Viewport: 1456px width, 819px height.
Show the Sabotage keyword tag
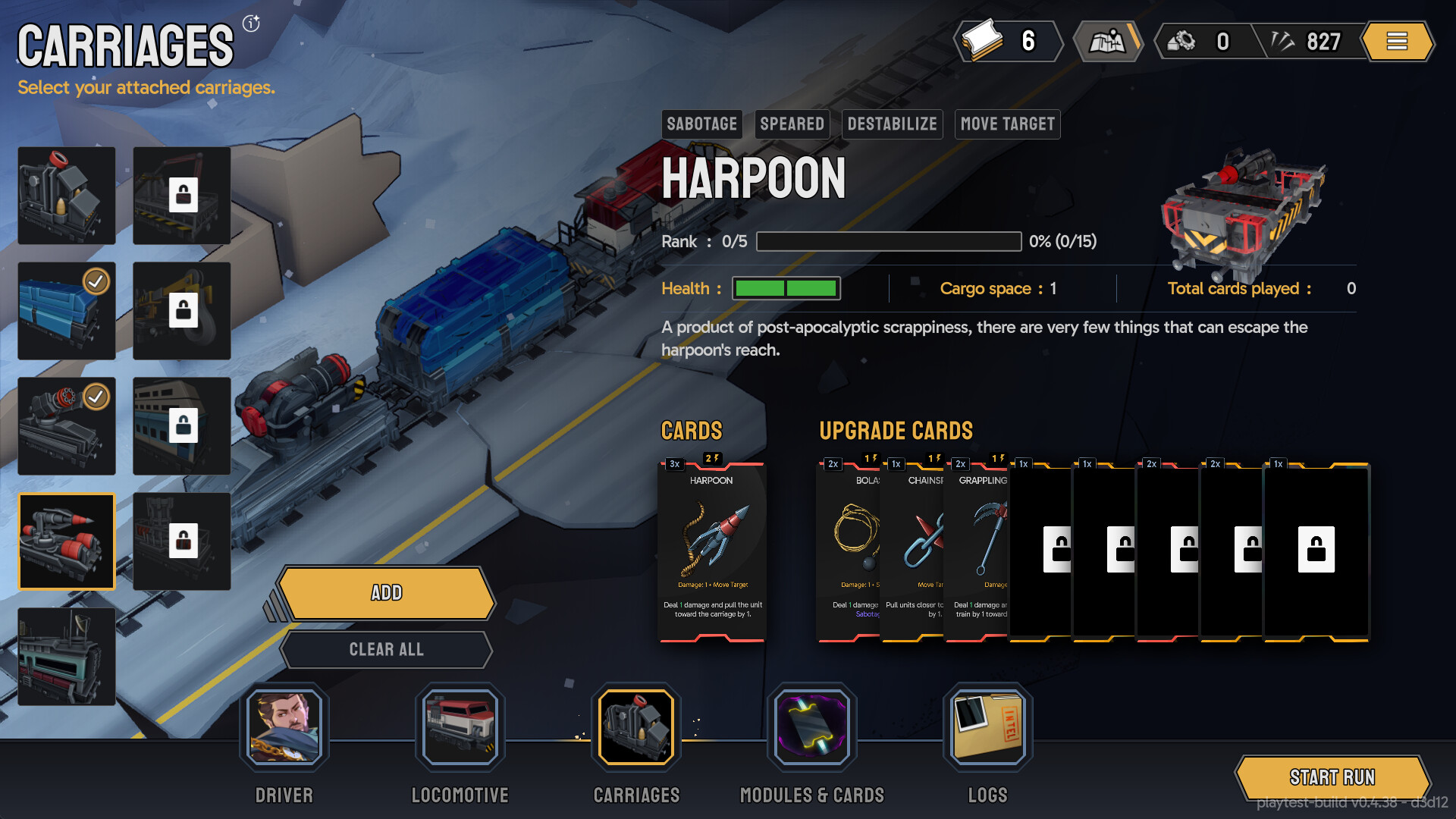pos(701,124)
